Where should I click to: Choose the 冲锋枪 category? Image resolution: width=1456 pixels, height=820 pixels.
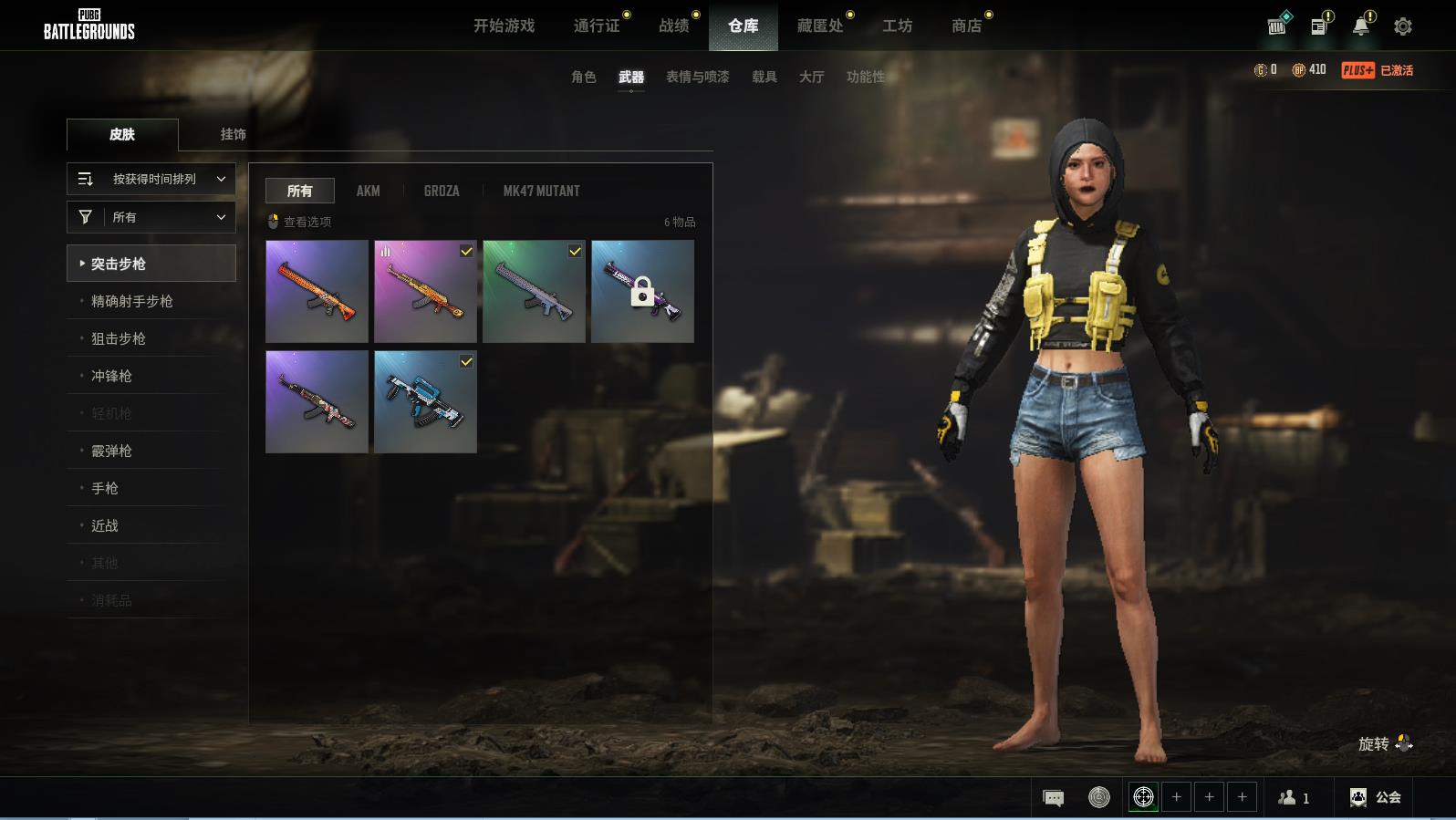coord(111,376)
